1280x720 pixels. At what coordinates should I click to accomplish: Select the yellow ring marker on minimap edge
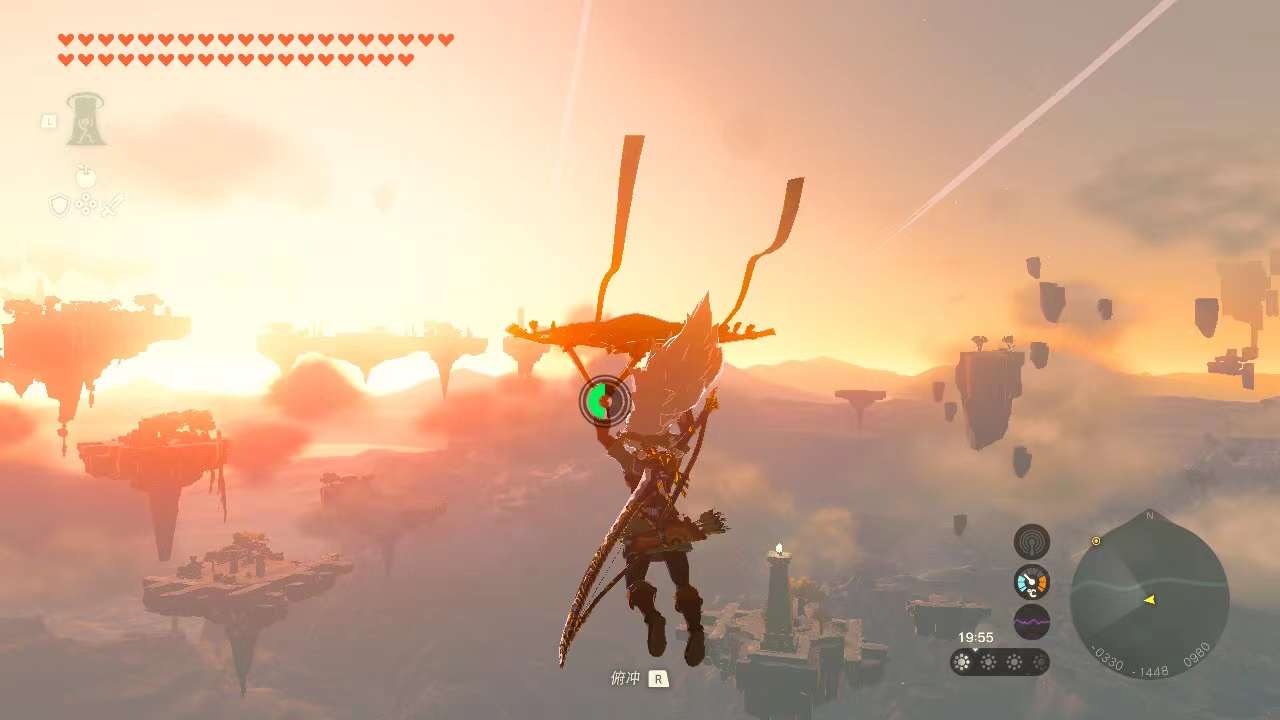1096,541
